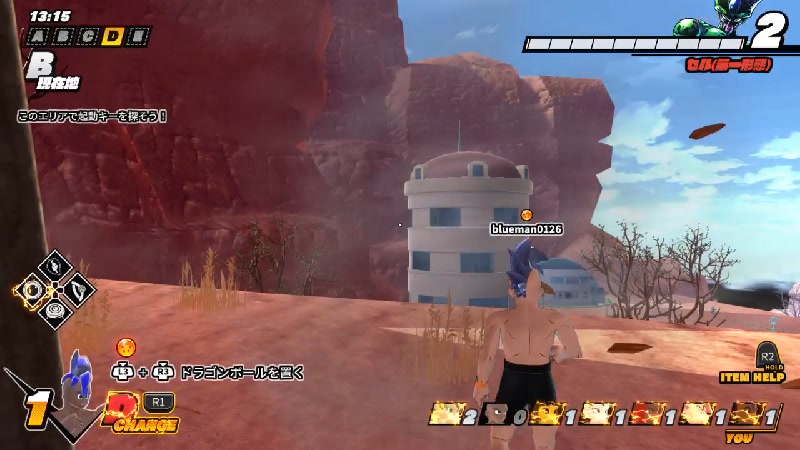Click the blueman0126 player name tag
Viewport: 800px width, 450px height.
(x=526, y=230)
